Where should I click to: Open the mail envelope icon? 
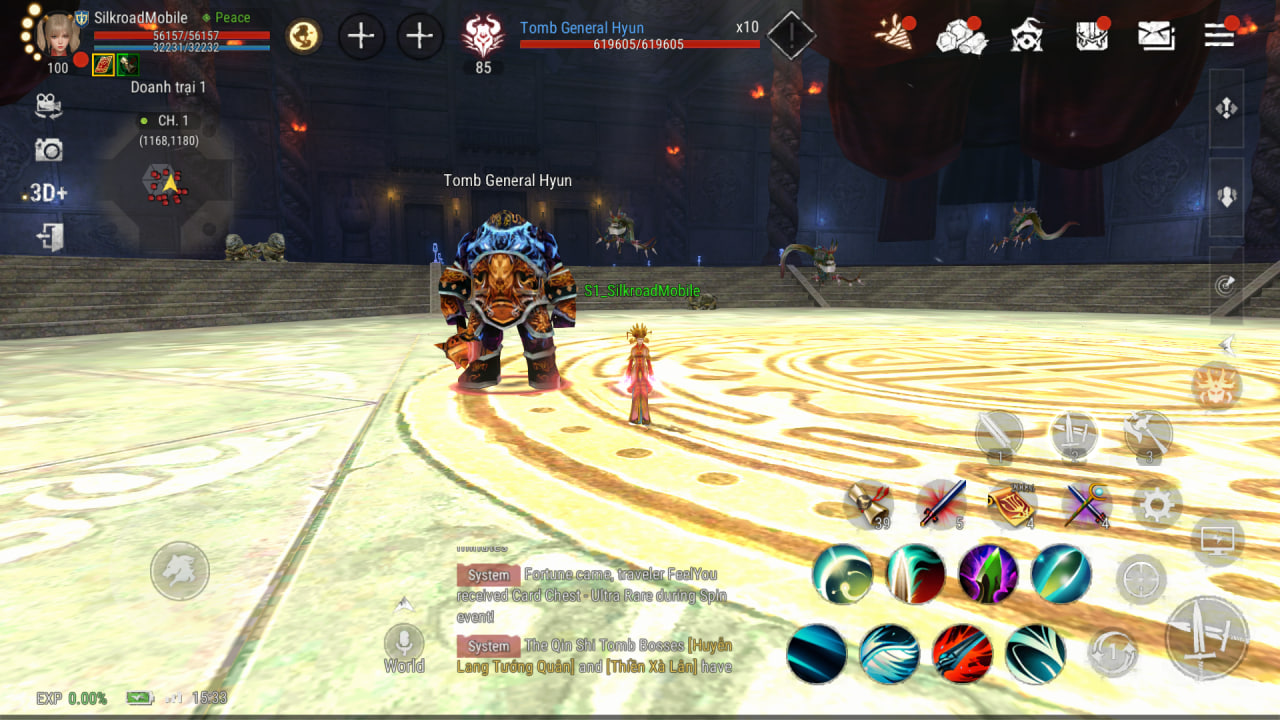tap(1156, 36)
